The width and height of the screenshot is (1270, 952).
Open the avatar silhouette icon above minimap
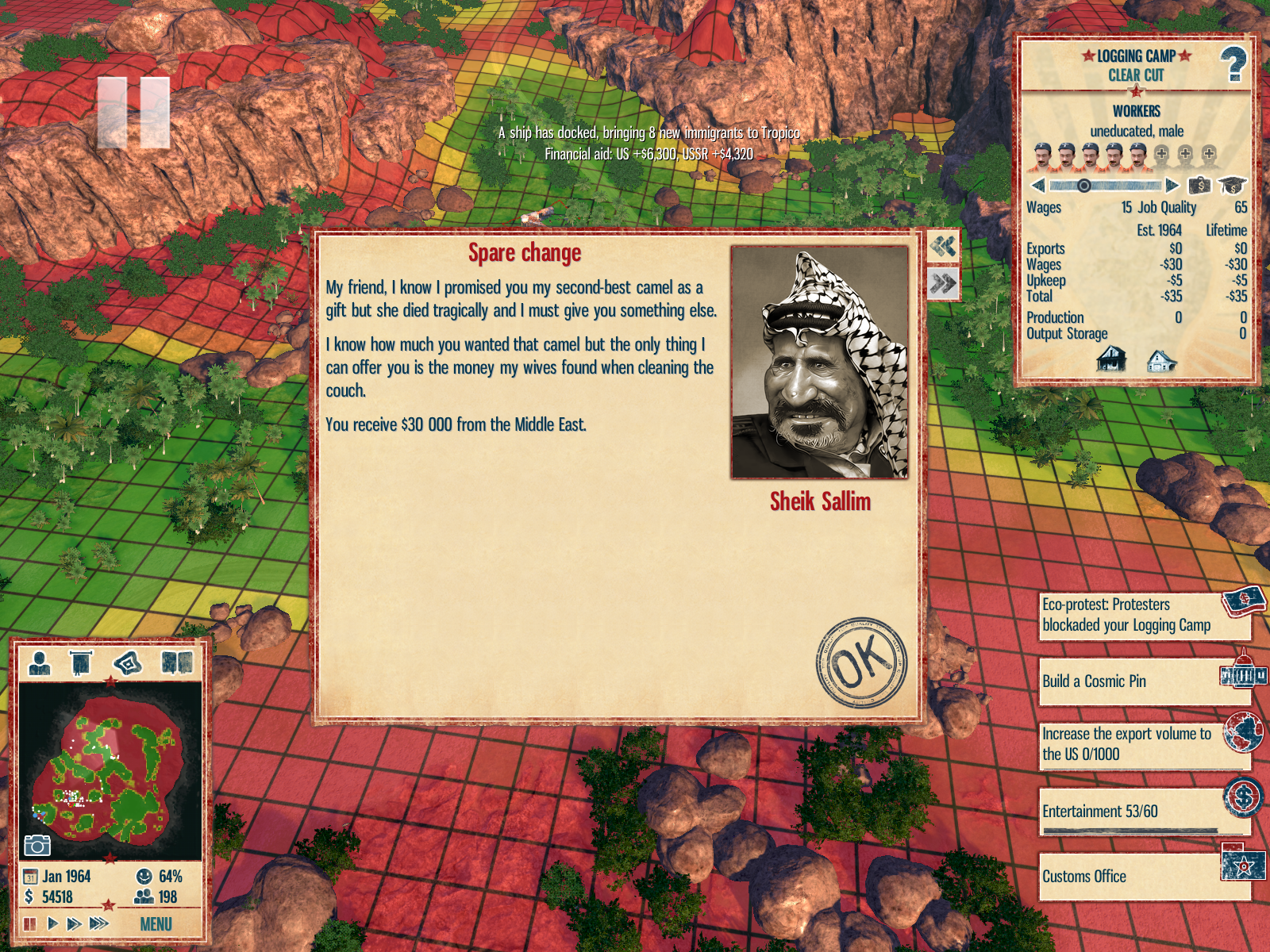point(40,662)
